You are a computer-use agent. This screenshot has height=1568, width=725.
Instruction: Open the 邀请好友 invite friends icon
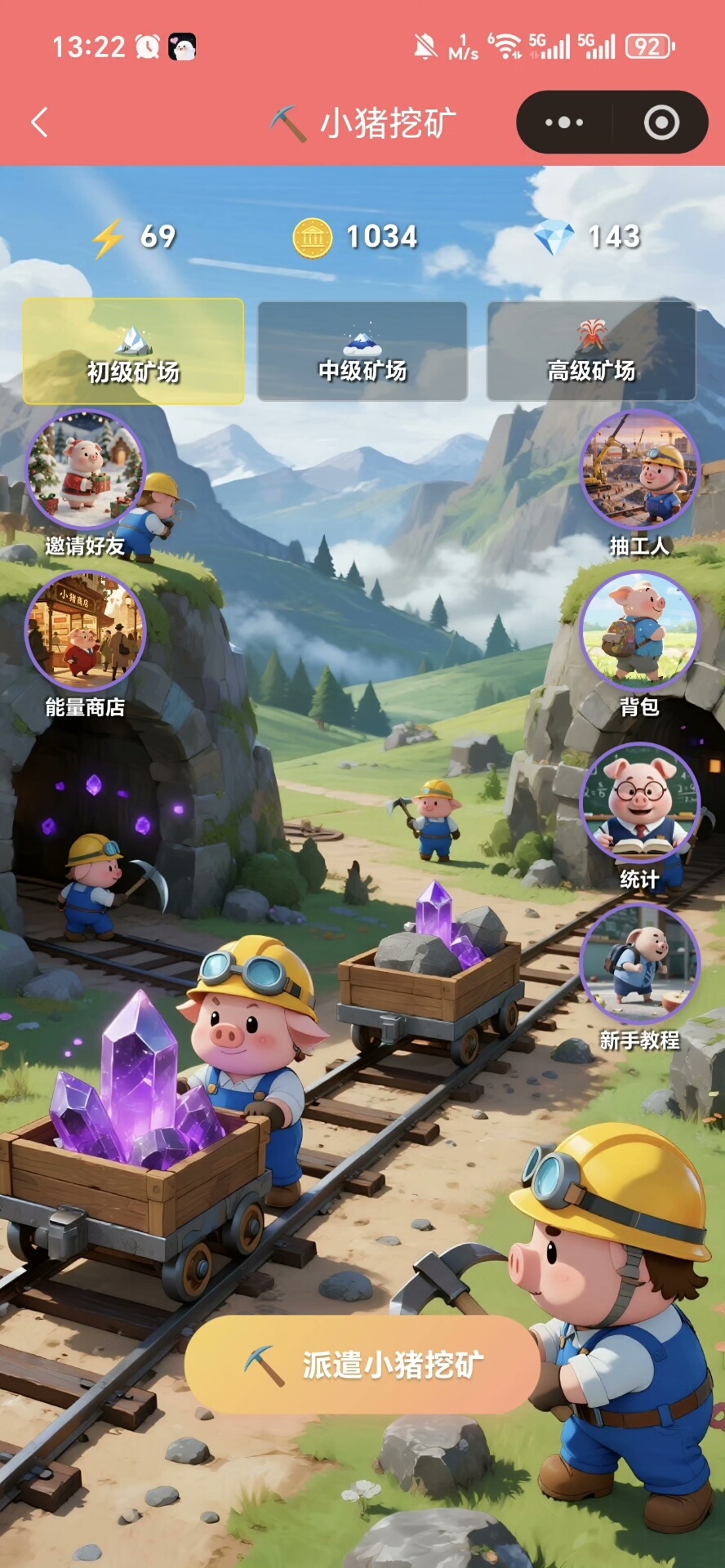tap(85, 471)
